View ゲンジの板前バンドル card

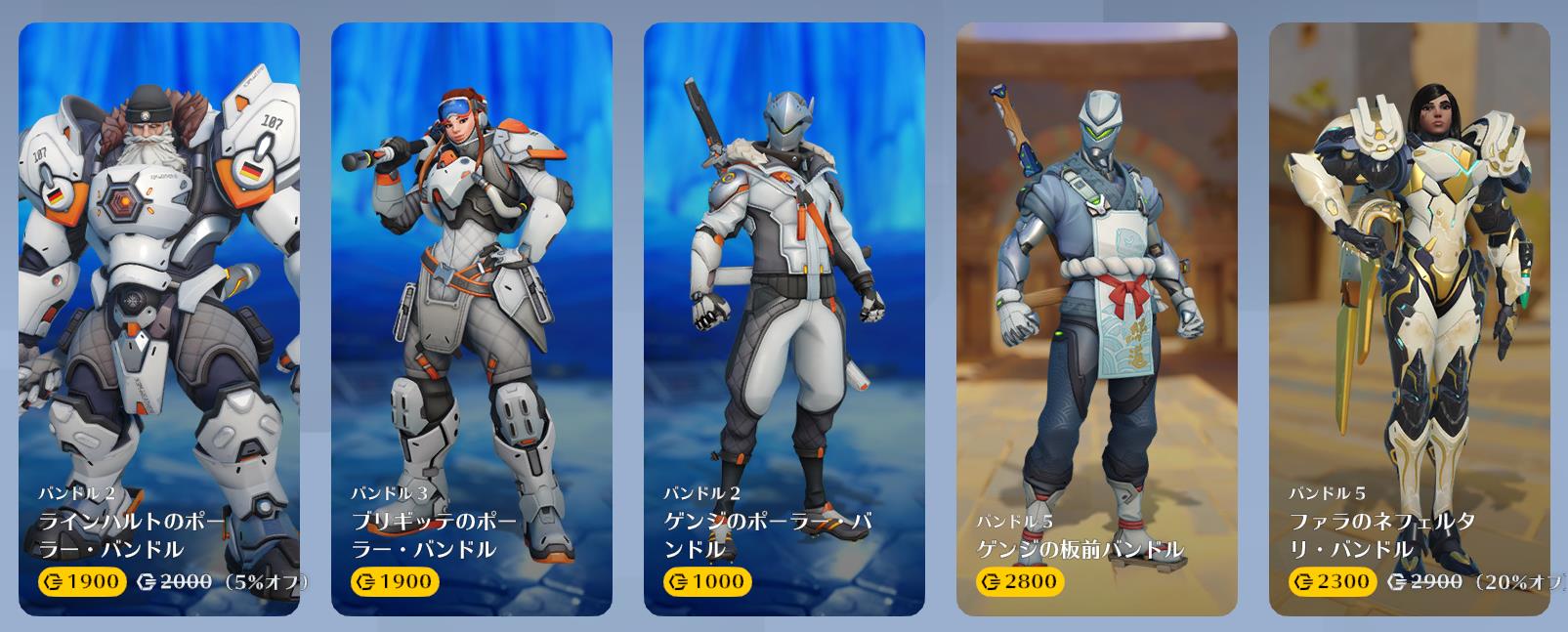[1097, 319]
